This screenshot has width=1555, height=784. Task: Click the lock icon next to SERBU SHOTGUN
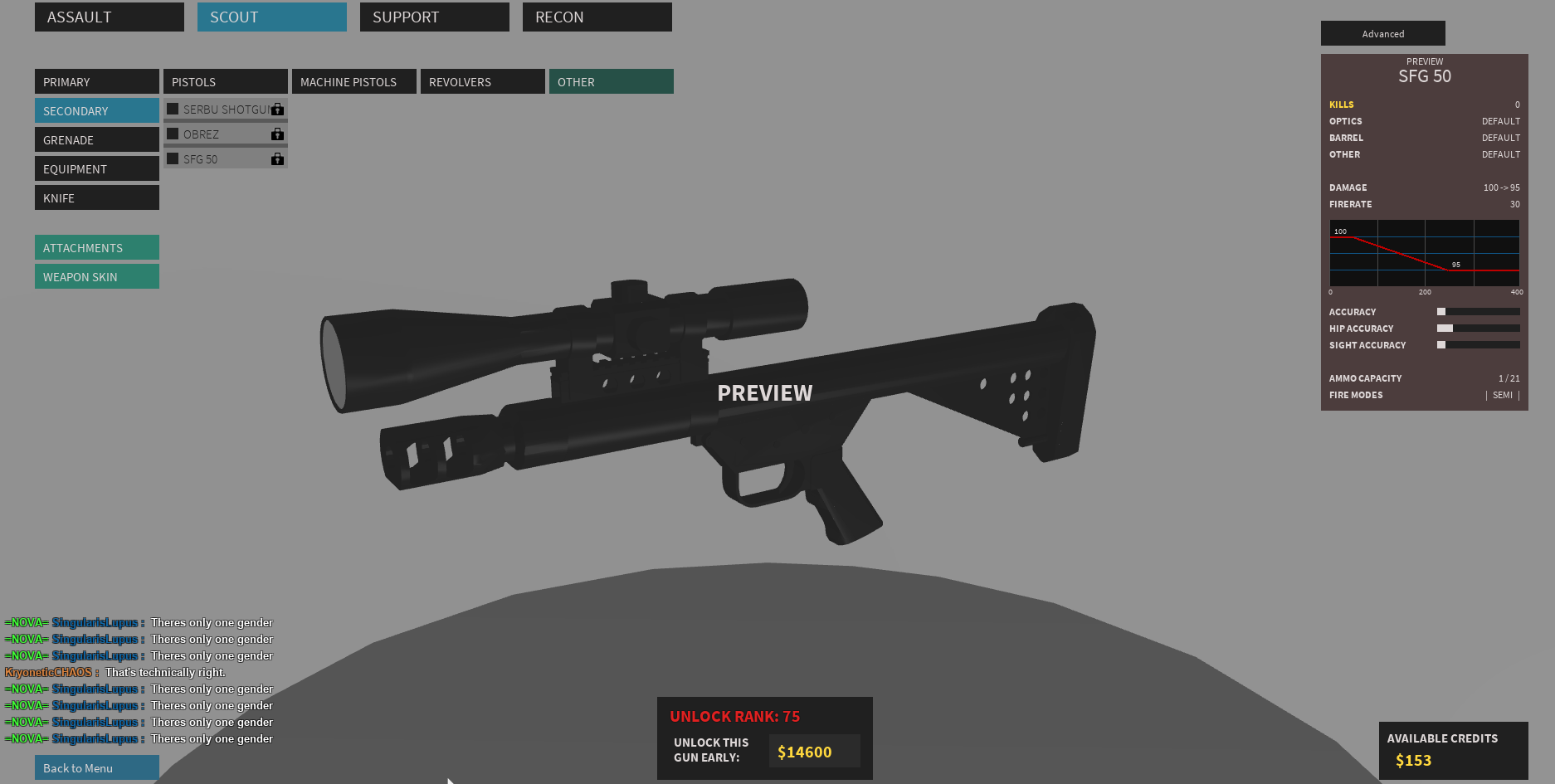click(x=278, y=109)
